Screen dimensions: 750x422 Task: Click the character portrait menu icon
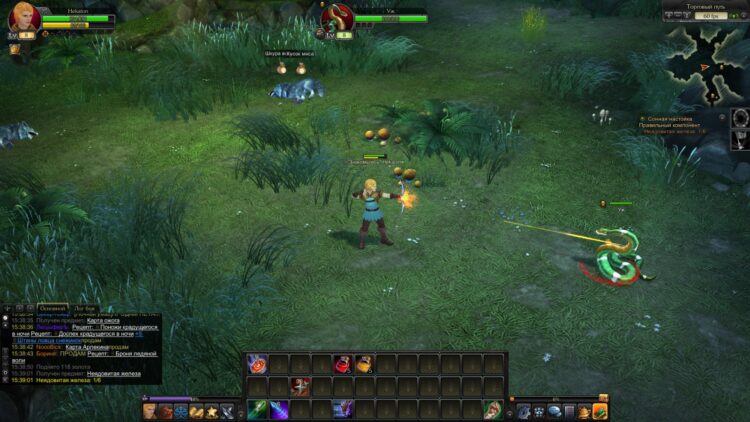coord(149,410)
